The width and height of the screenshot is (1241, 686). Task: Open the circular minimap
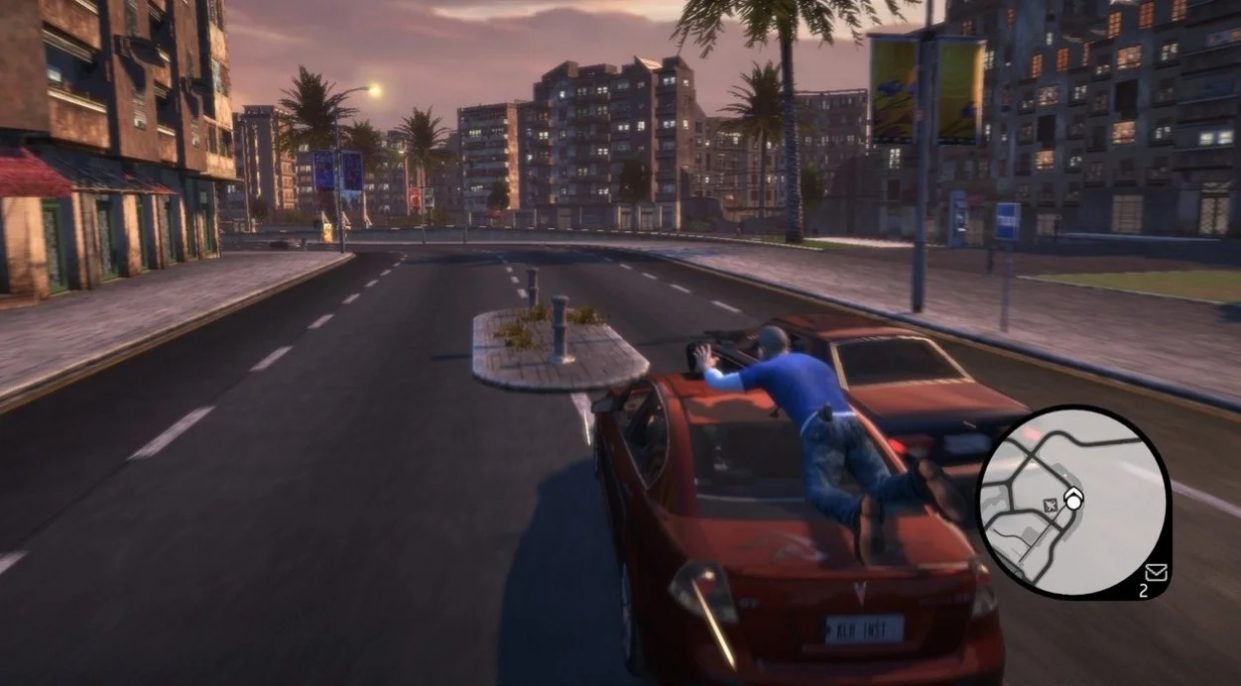click(1073, 501)
